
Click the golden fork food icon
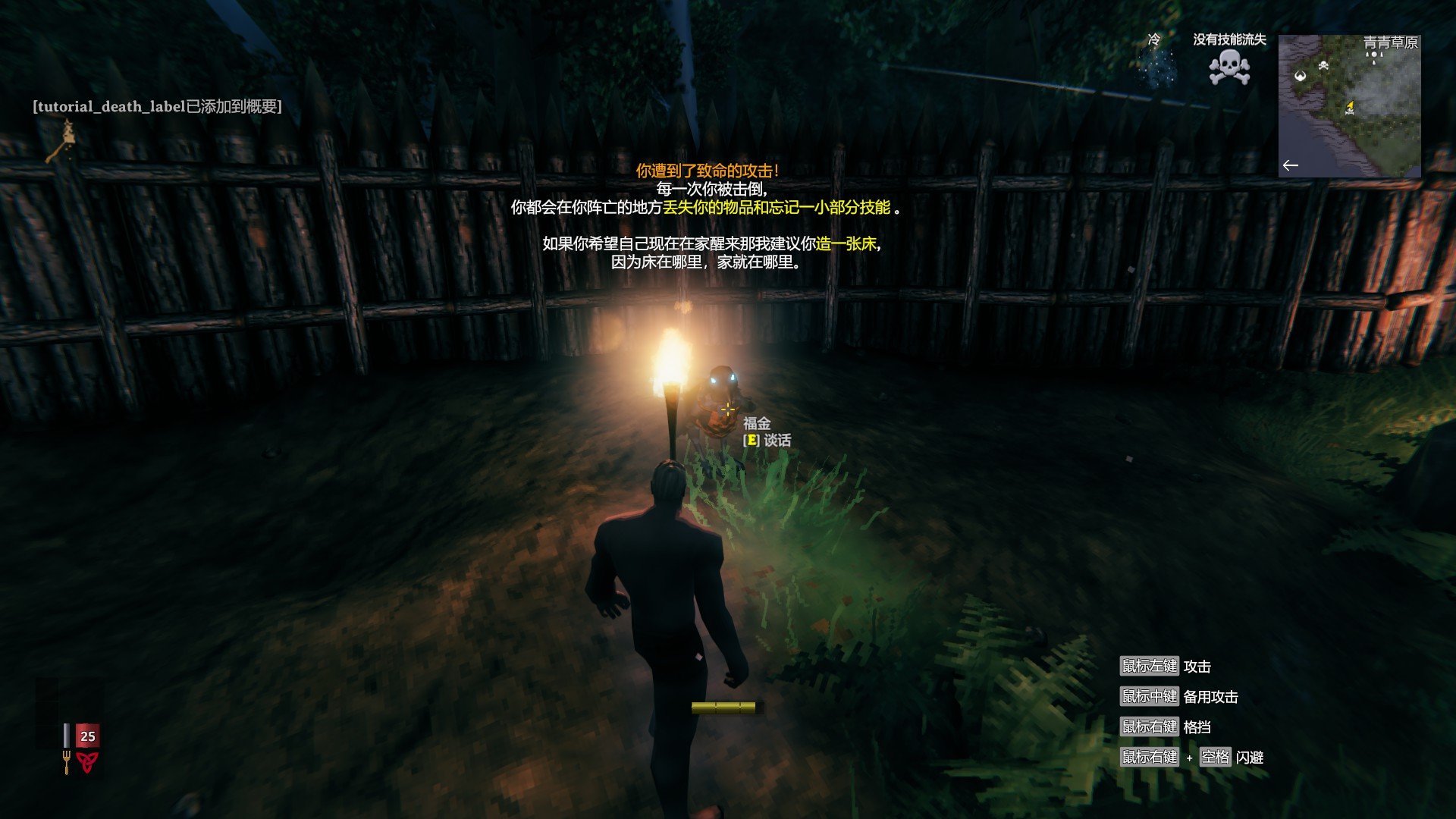click(67, 761)
